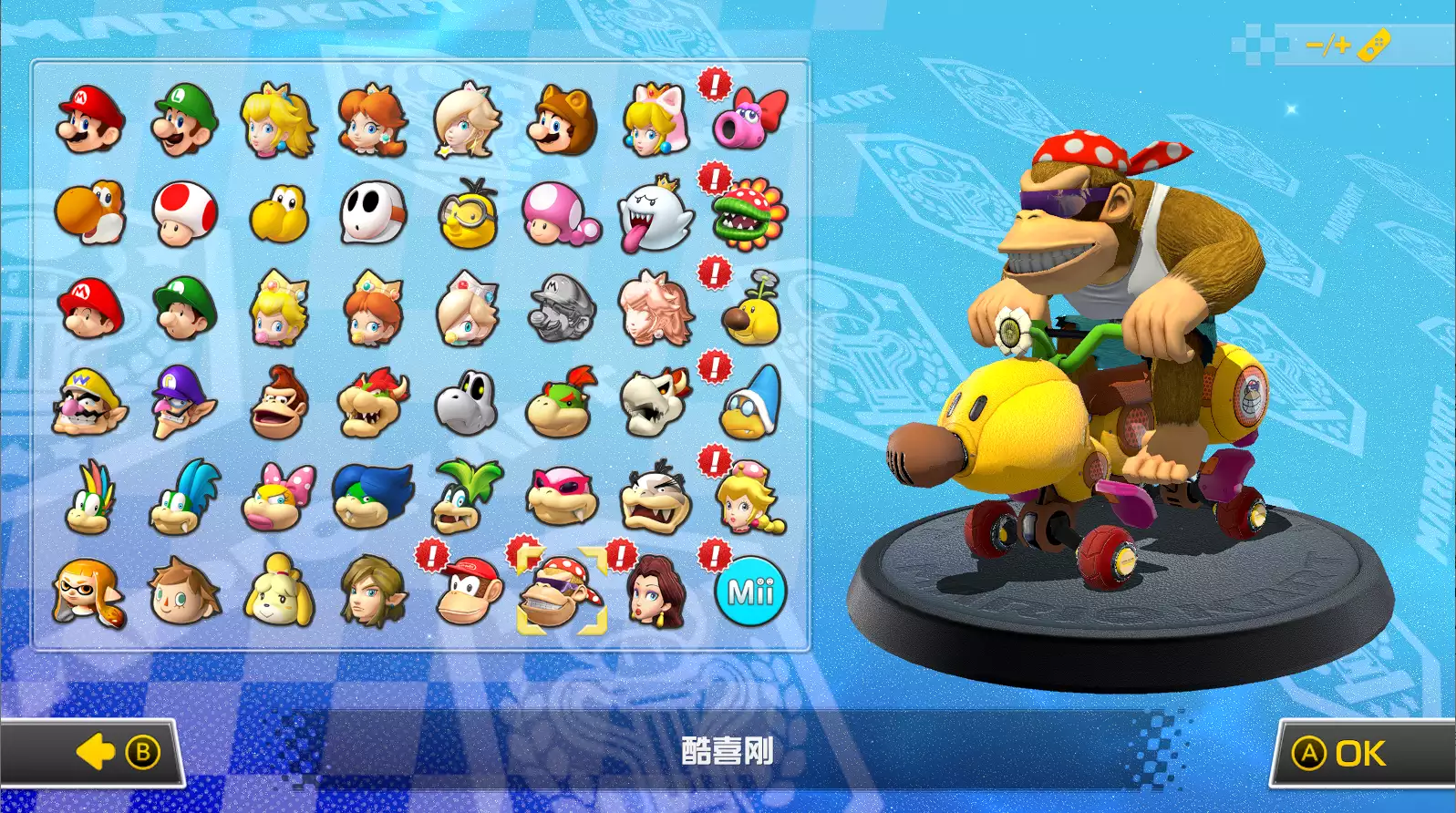Choose the orange Inkling Girl
Viewport: 1456px width, 813px height.
(x=90, y=592)
